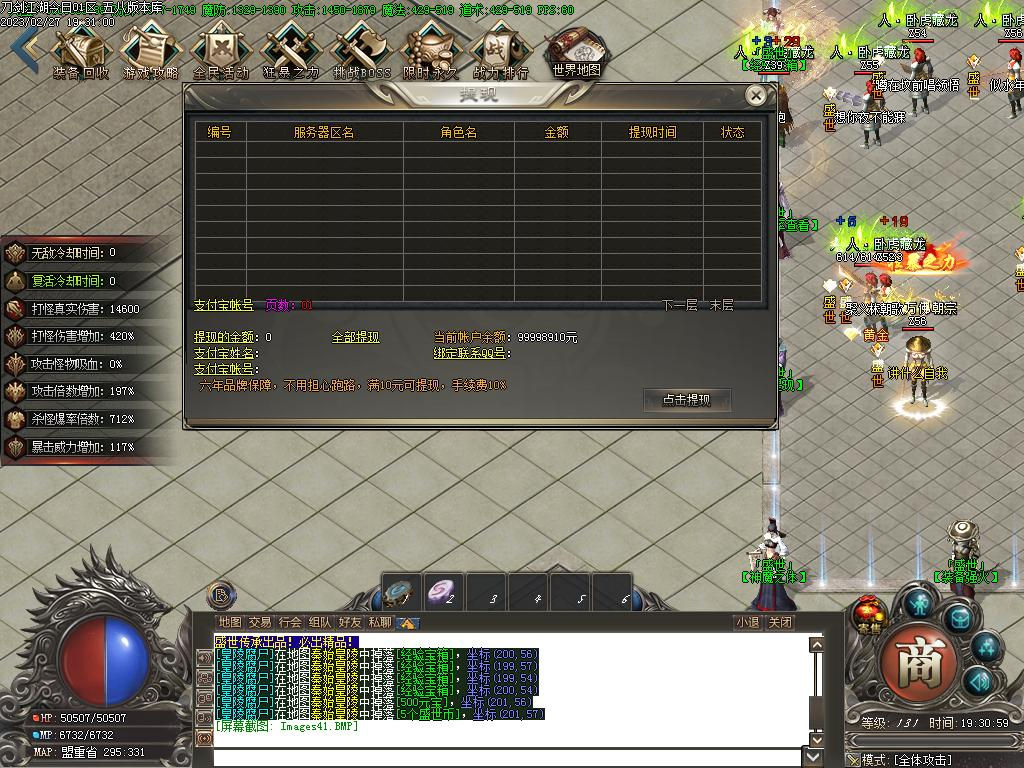1024x768 pixels.
Task: Switch chat to the 行会 guild tab
Action: [290, 622]
